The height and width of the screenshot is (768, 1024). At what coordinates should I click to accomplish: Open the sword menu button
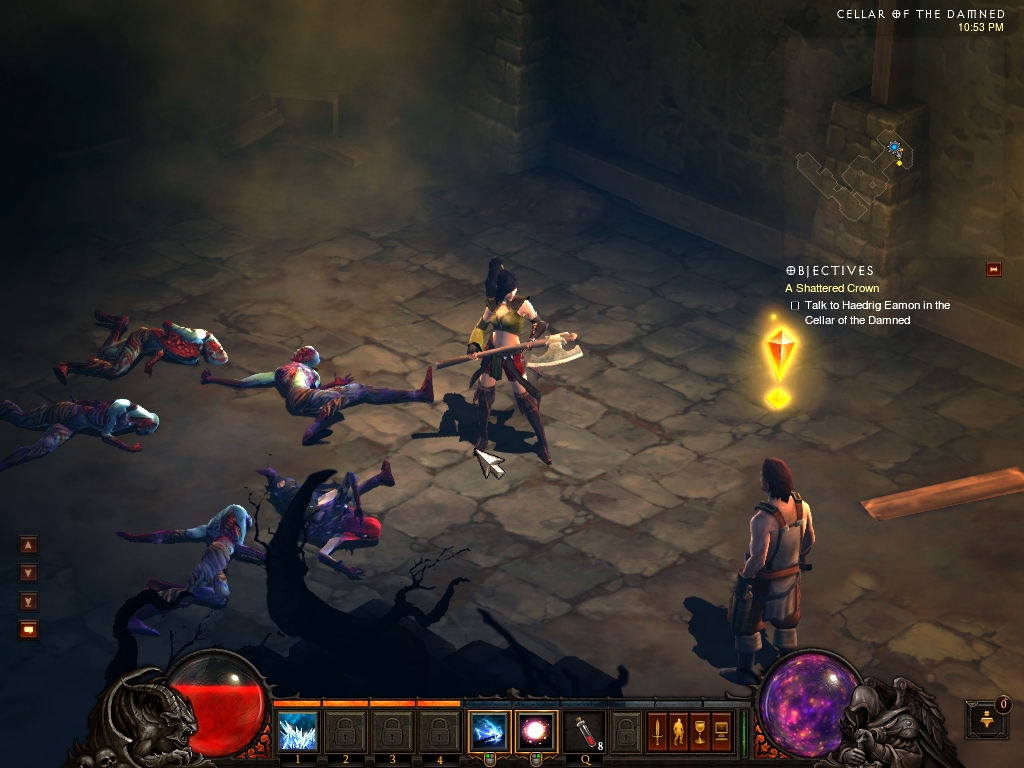pyautogui.click(x=658, y=731)
